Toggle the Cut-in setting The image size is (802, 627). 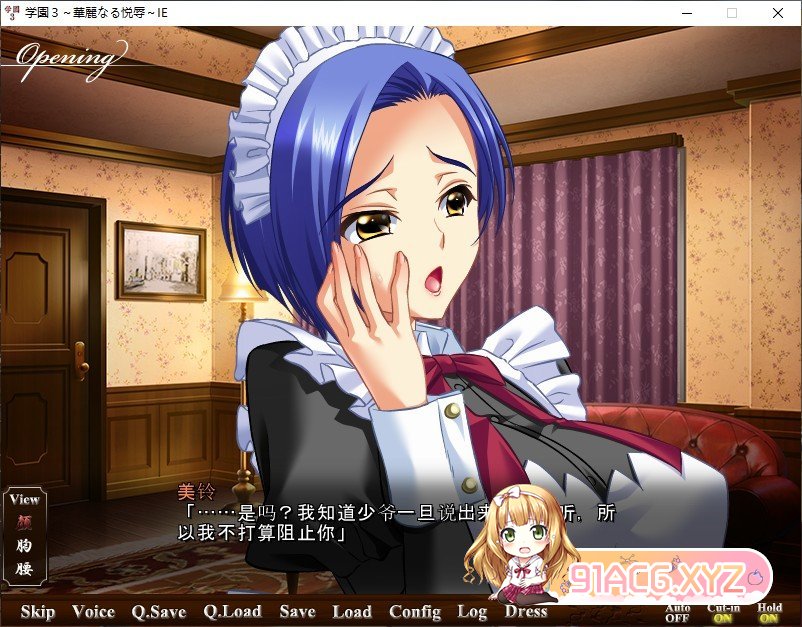pyautogui.click(x=724, y=613)
